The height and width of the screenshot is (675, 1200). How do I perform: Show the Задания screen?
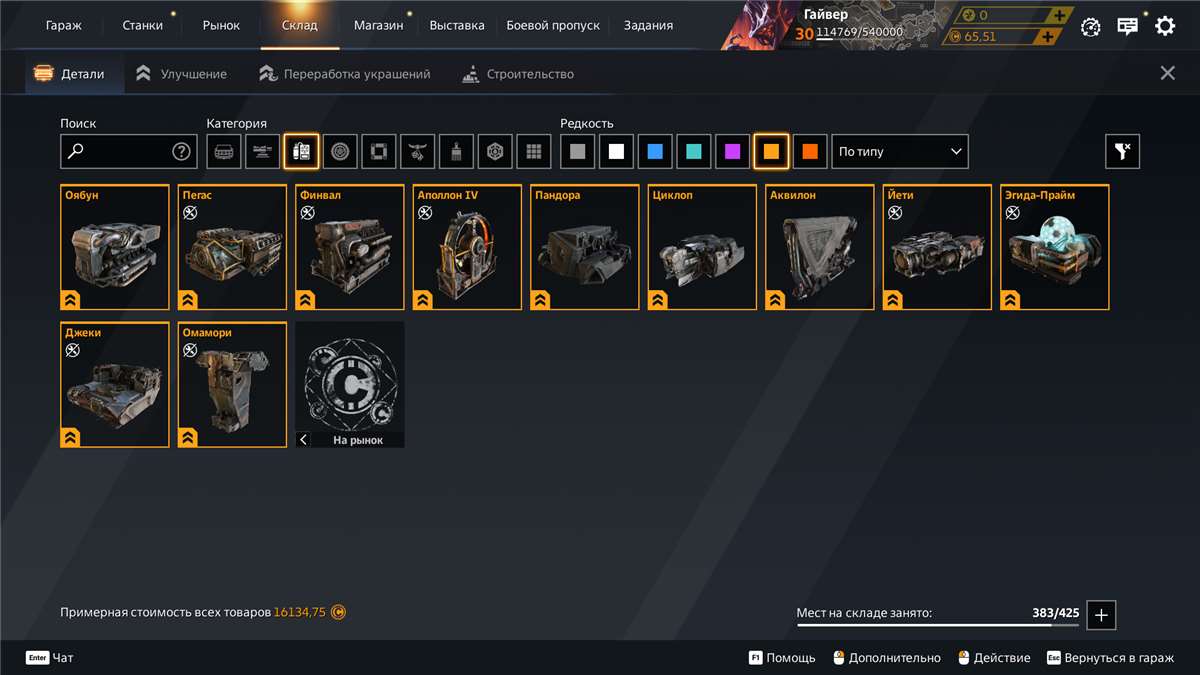click(x=648, y=25)
